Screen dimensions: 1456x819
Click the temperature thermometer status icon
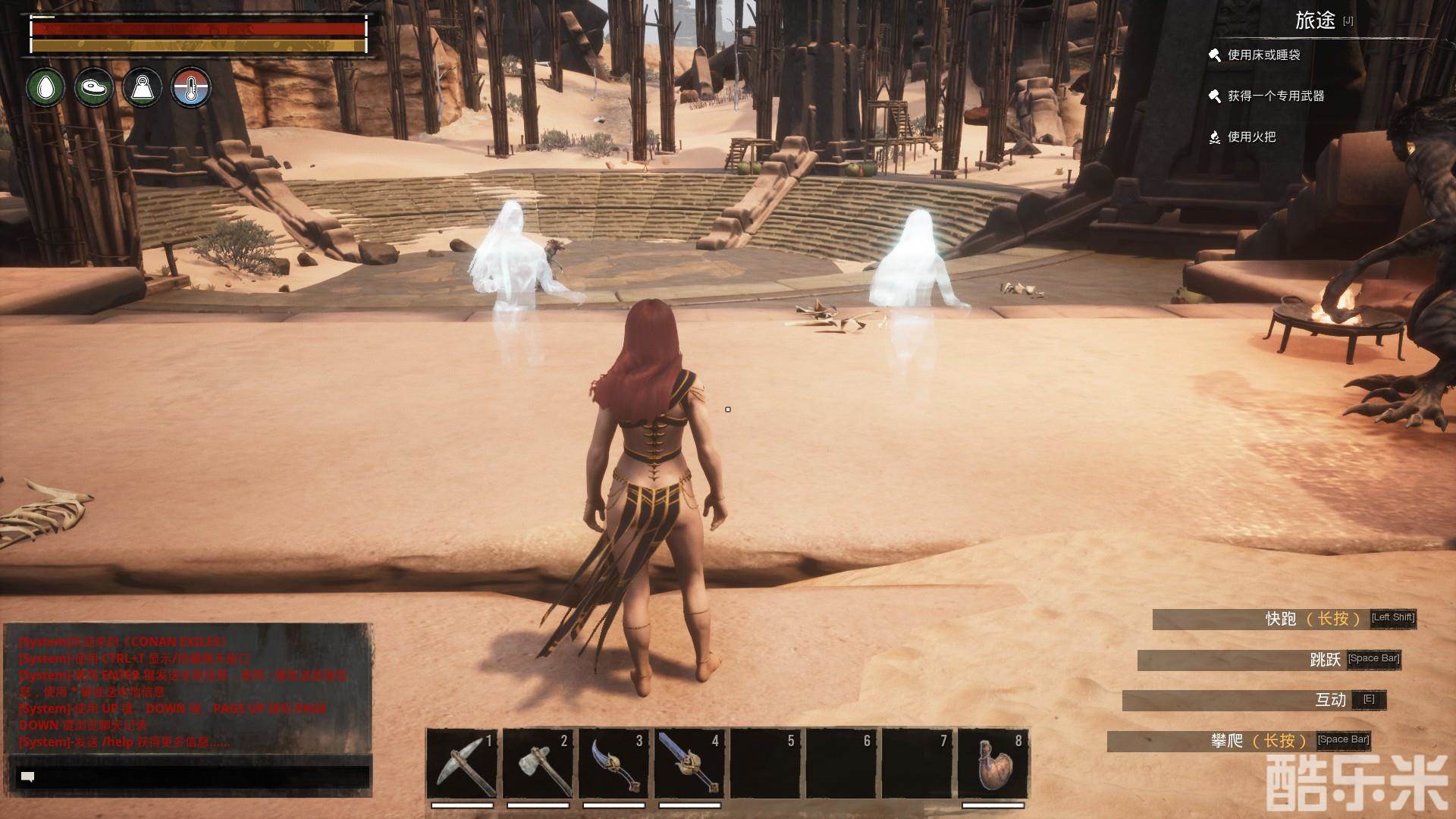190,87
